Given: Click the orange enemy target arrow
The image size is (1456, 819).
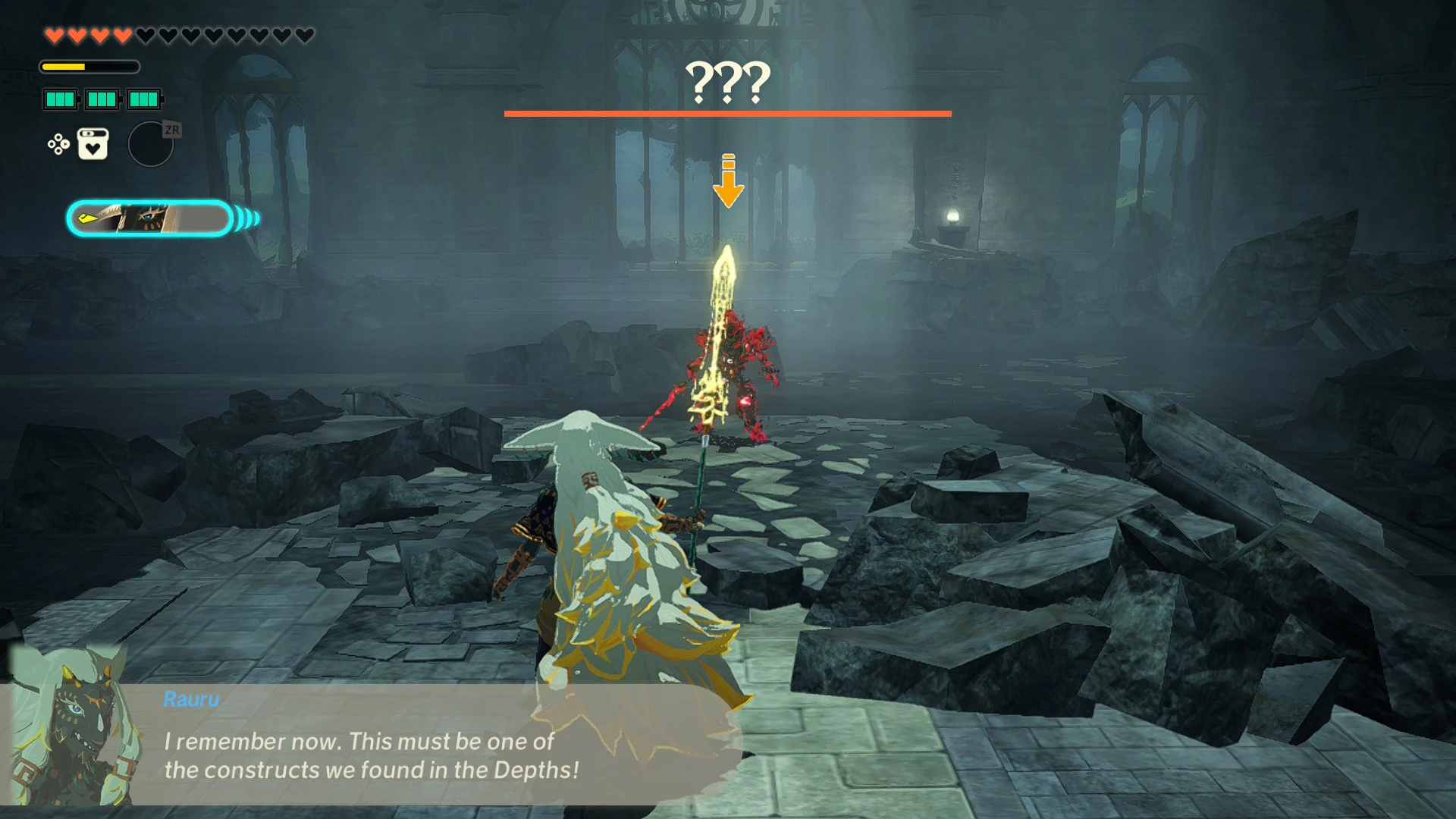Looking at the screenshot, I should click(x=730, y=182).
